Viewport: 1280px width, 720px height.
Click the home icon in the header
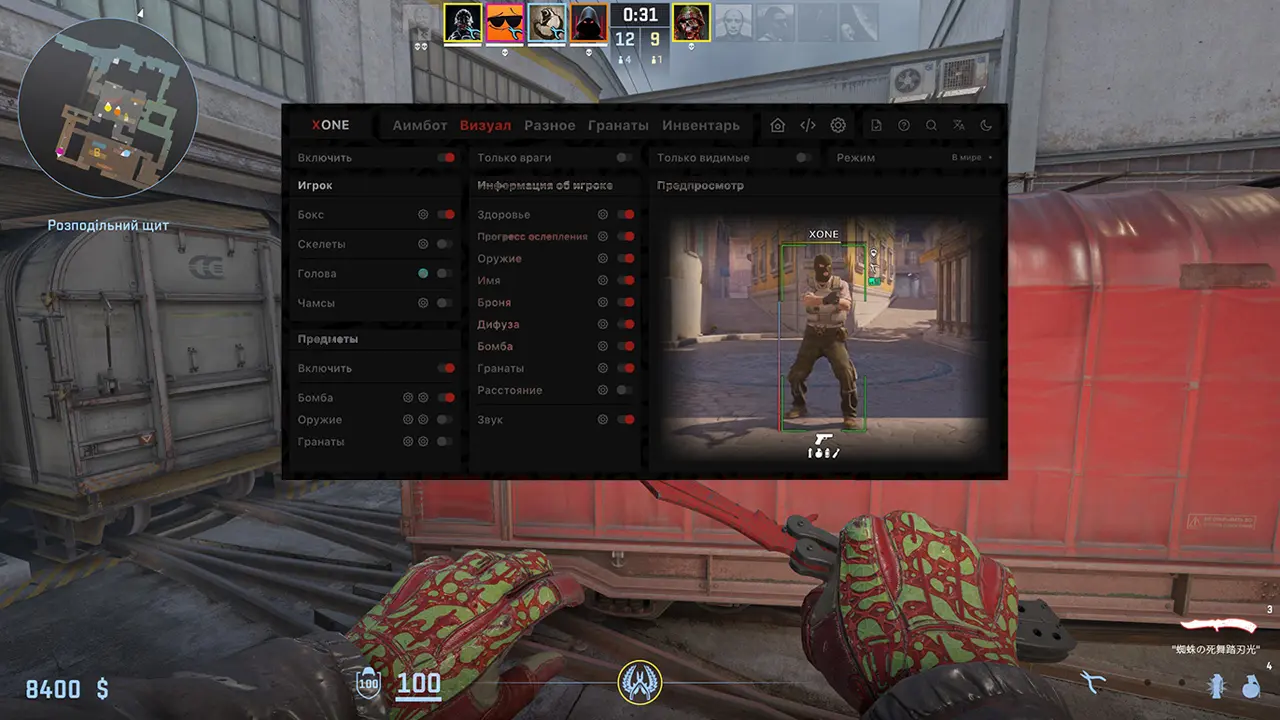tap(778, 125)
